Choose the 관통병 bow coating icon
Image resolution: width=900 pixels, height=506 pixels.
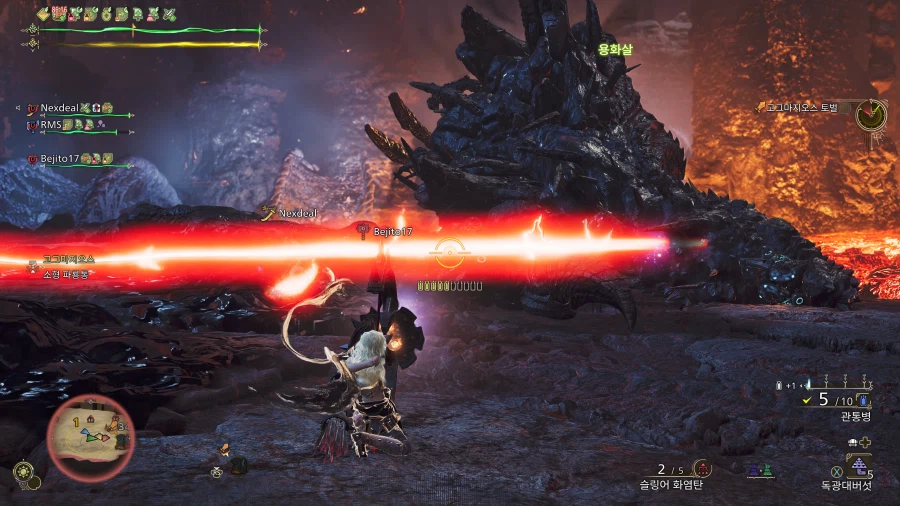[863, 400]
